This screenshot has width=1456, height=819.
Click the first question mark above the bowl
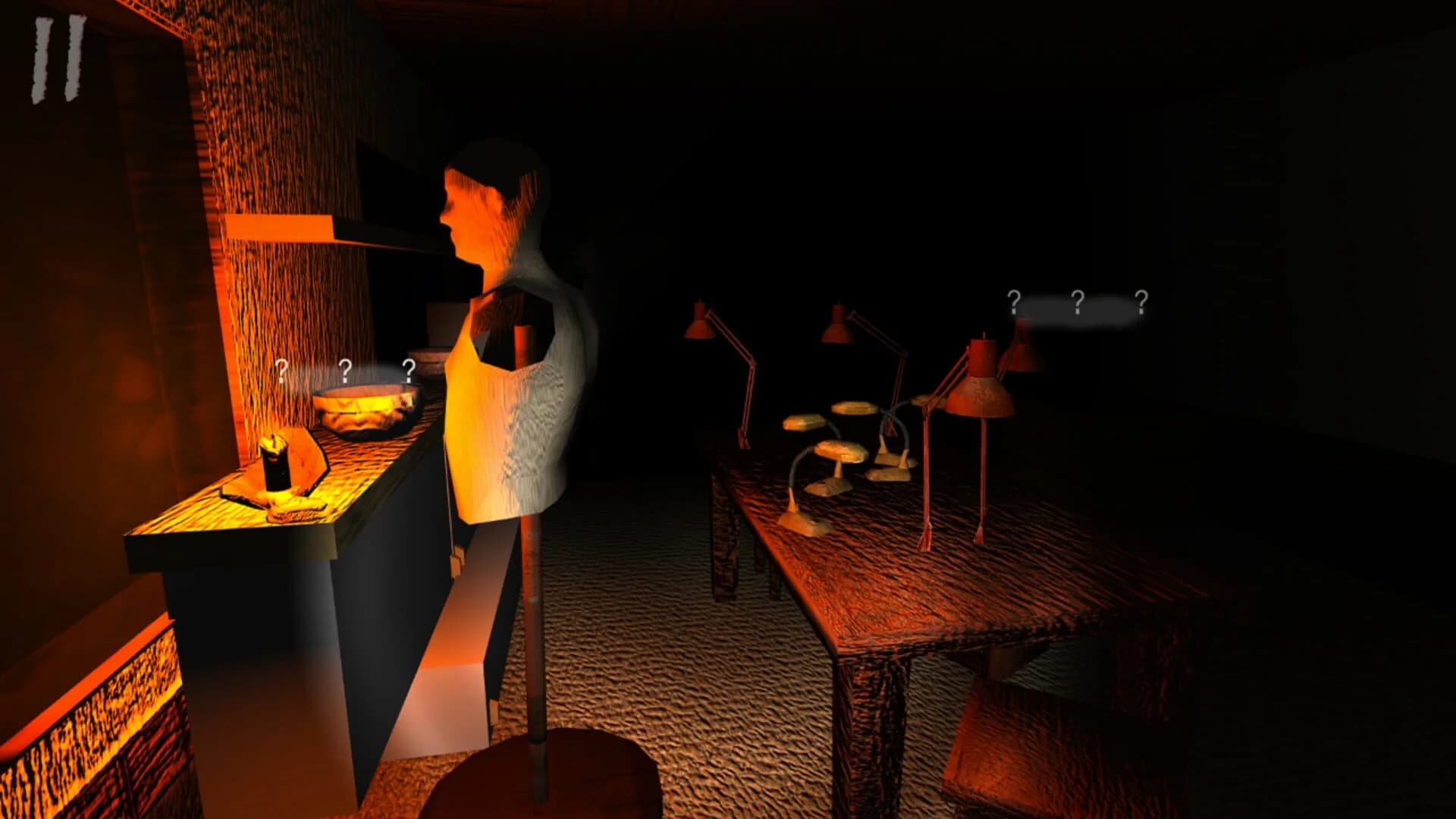coord(281,372)
